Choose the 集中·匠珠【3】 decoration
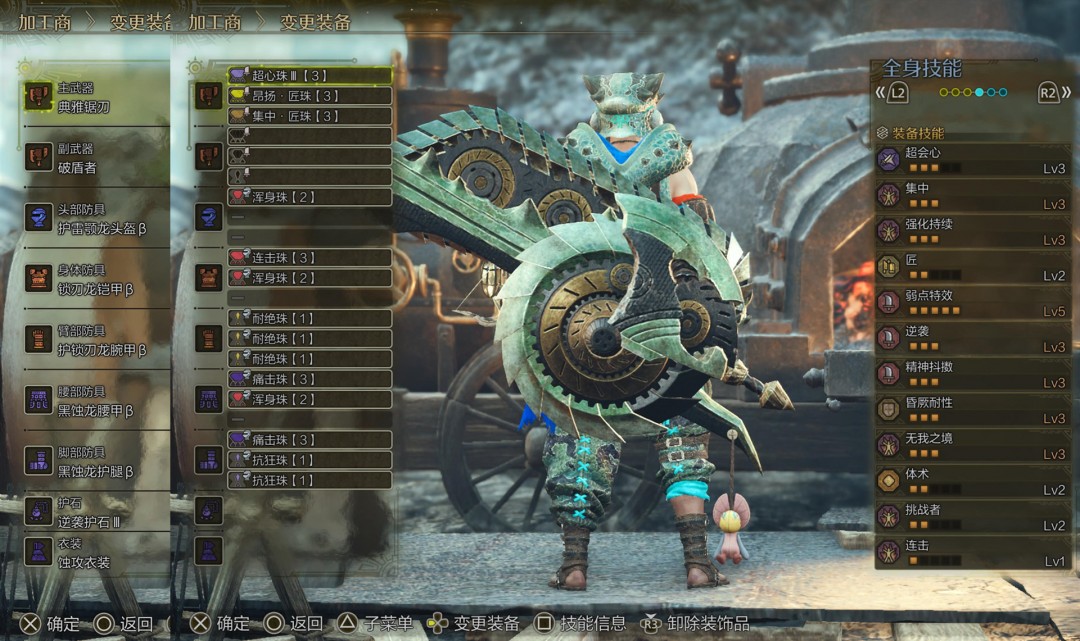The image size is (1080, 641). pos(309,116)
